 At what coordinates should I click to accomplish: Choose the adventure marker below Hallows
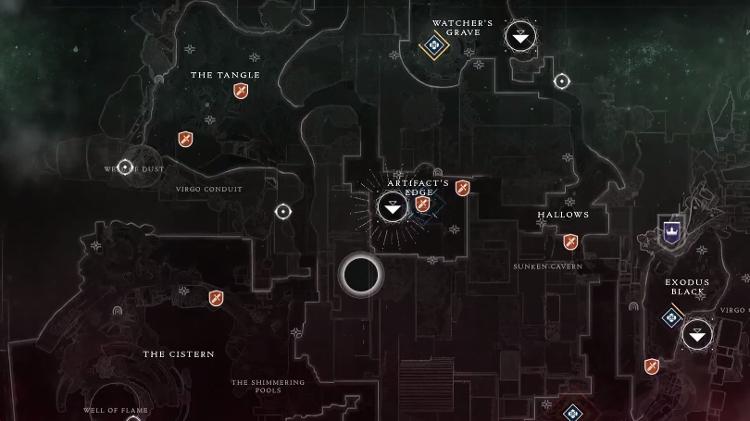pyautogui.click(x=570, y=242)
